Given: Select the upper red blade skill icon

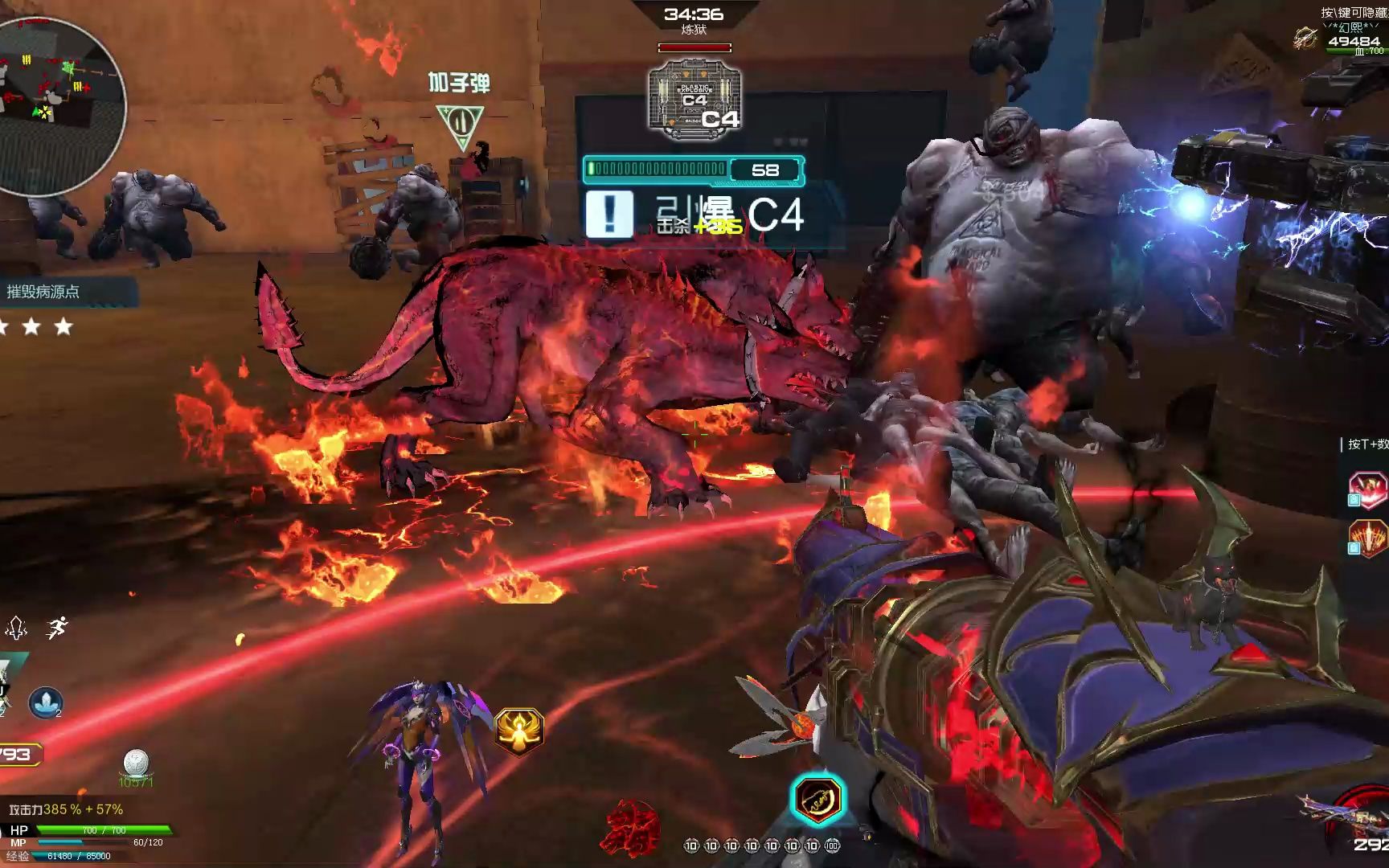Looking at the screenshot, I should coord(1367,490).
